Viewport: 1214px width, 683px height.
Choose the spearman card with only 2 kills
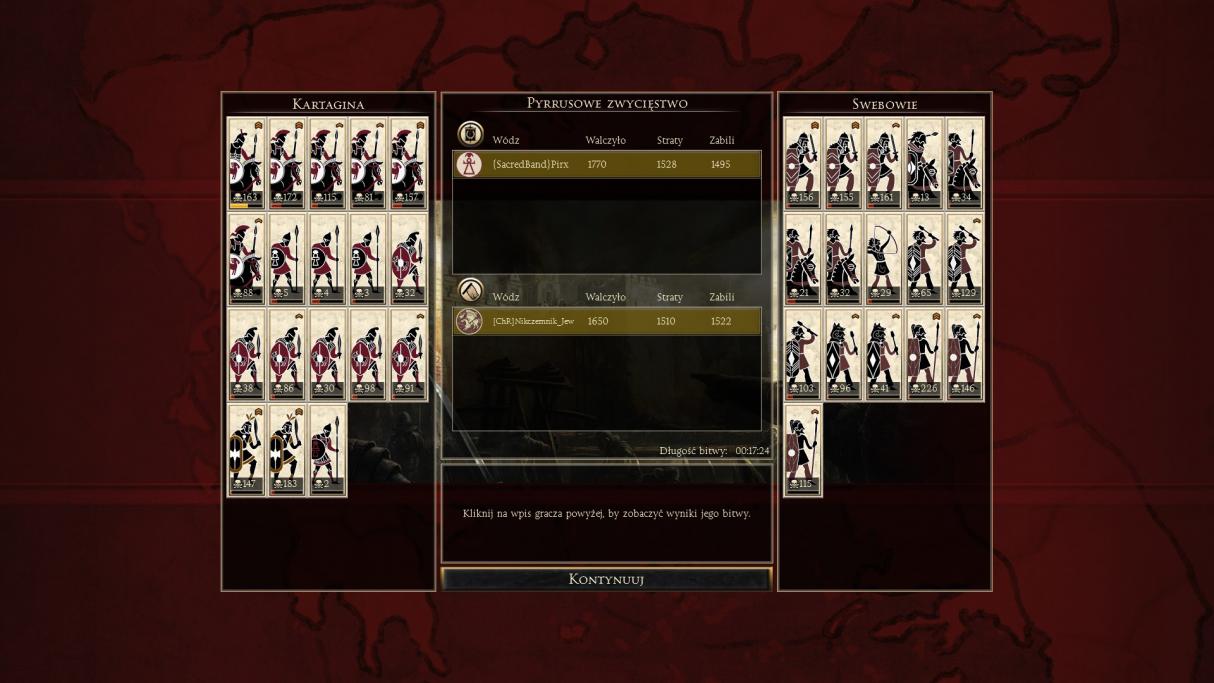click(x=328, y=450)
